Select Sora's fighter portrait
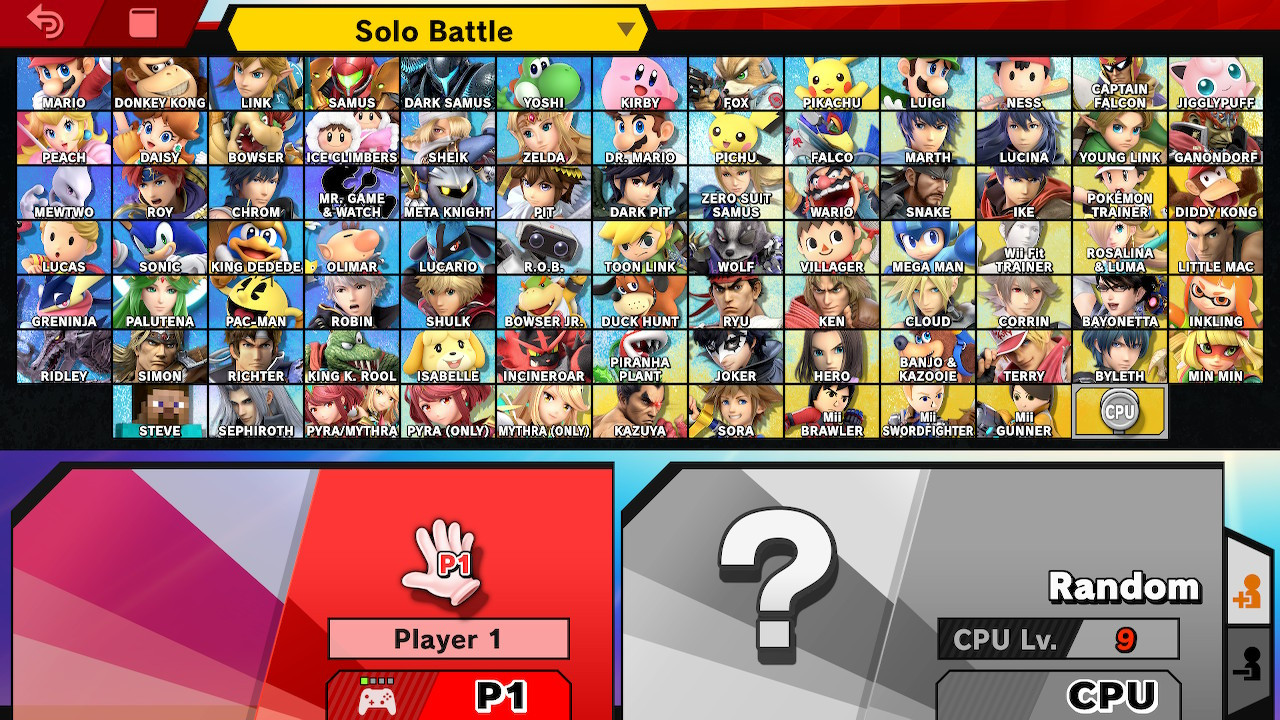Viewport: 1280px width, 720px height. coord(735,410)
